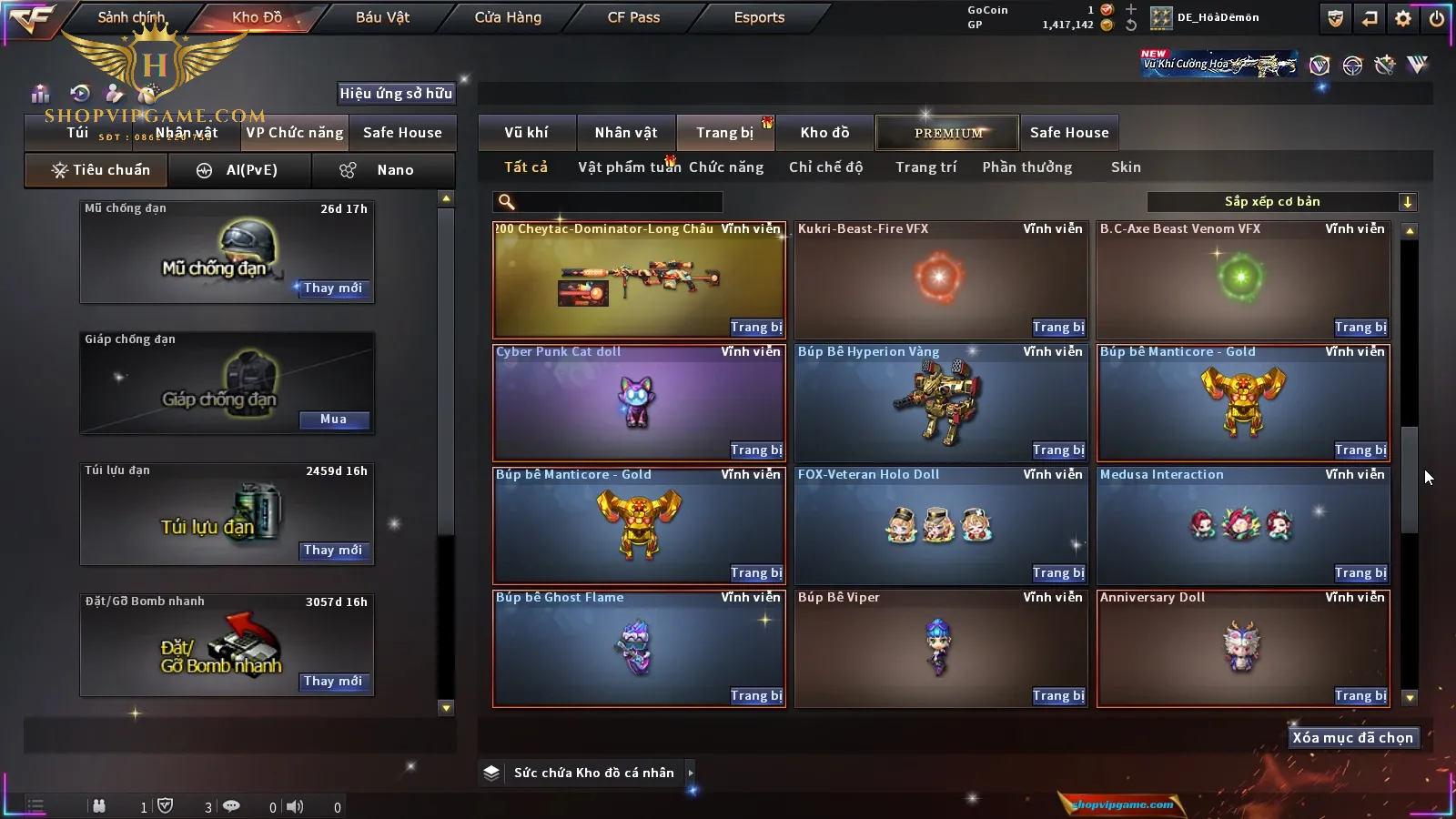Screen dimensions: 1456x819
Task: Open the Hiệu ứng sở hữu panel
Action: tap(396, 93)
